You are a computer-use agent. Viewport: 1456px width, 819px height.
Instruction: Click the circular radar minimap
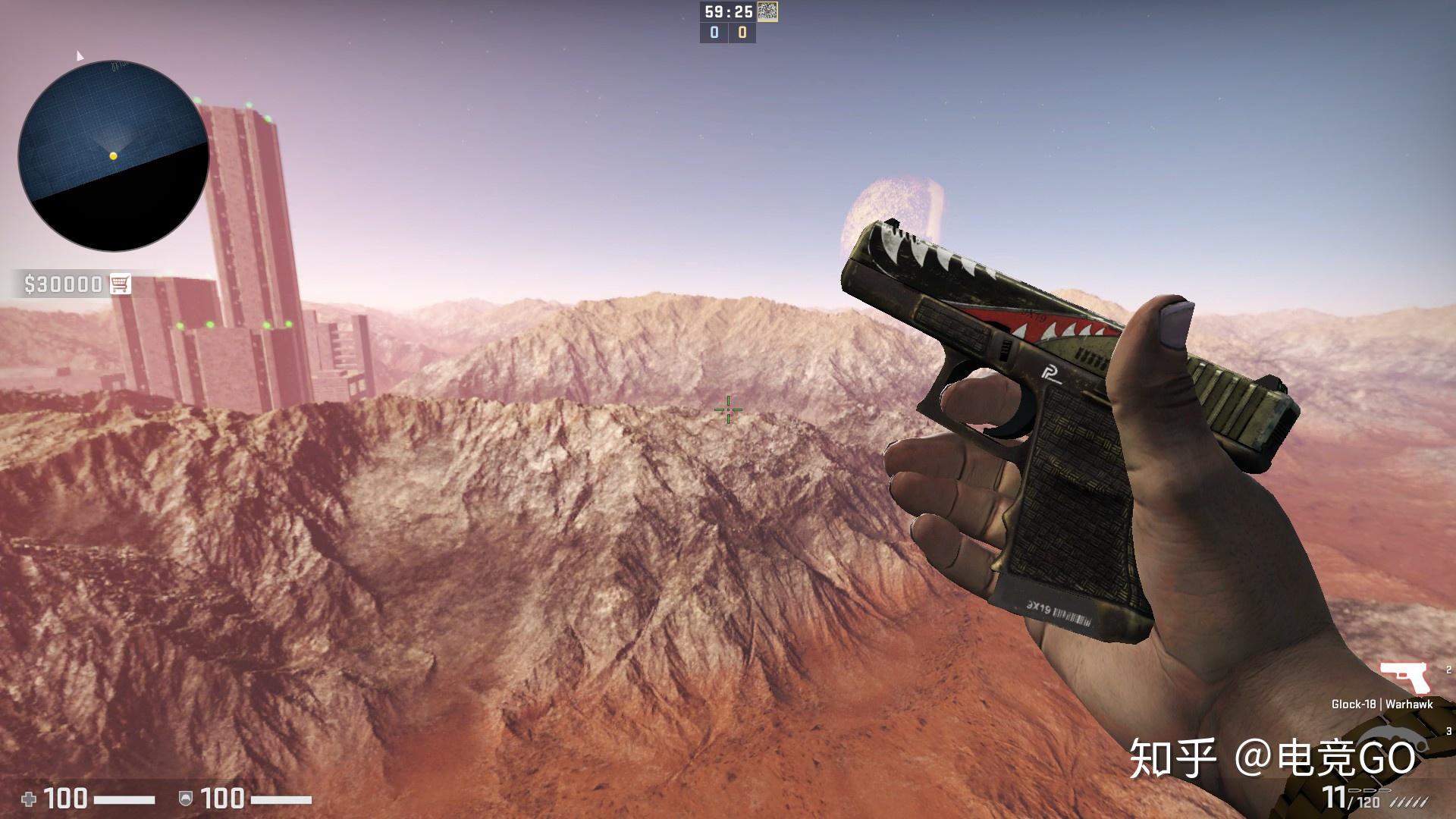[x=114, y=155]
